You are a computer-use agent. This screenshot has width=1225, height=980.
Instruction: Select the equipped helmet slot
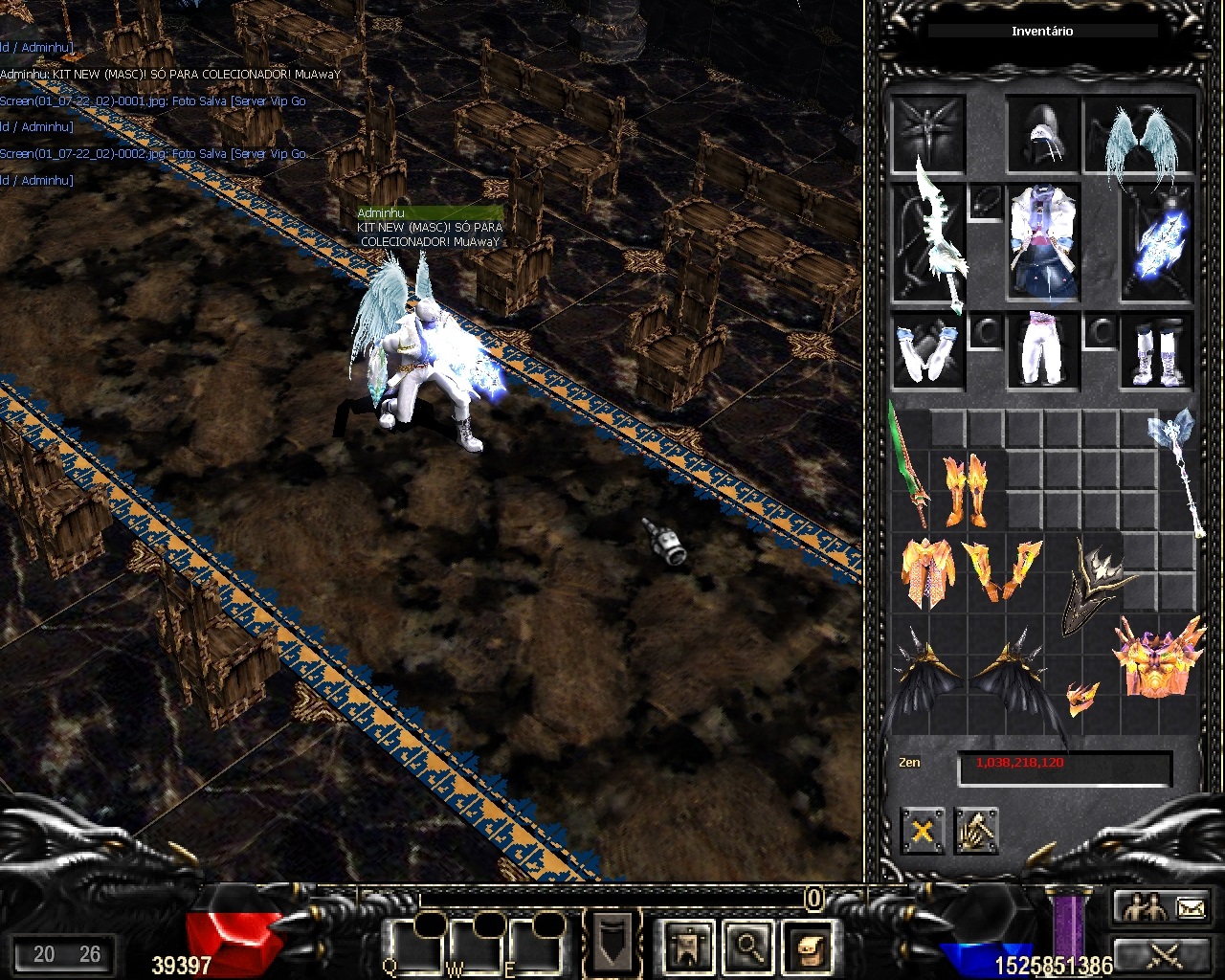(x=1042, y=134)
